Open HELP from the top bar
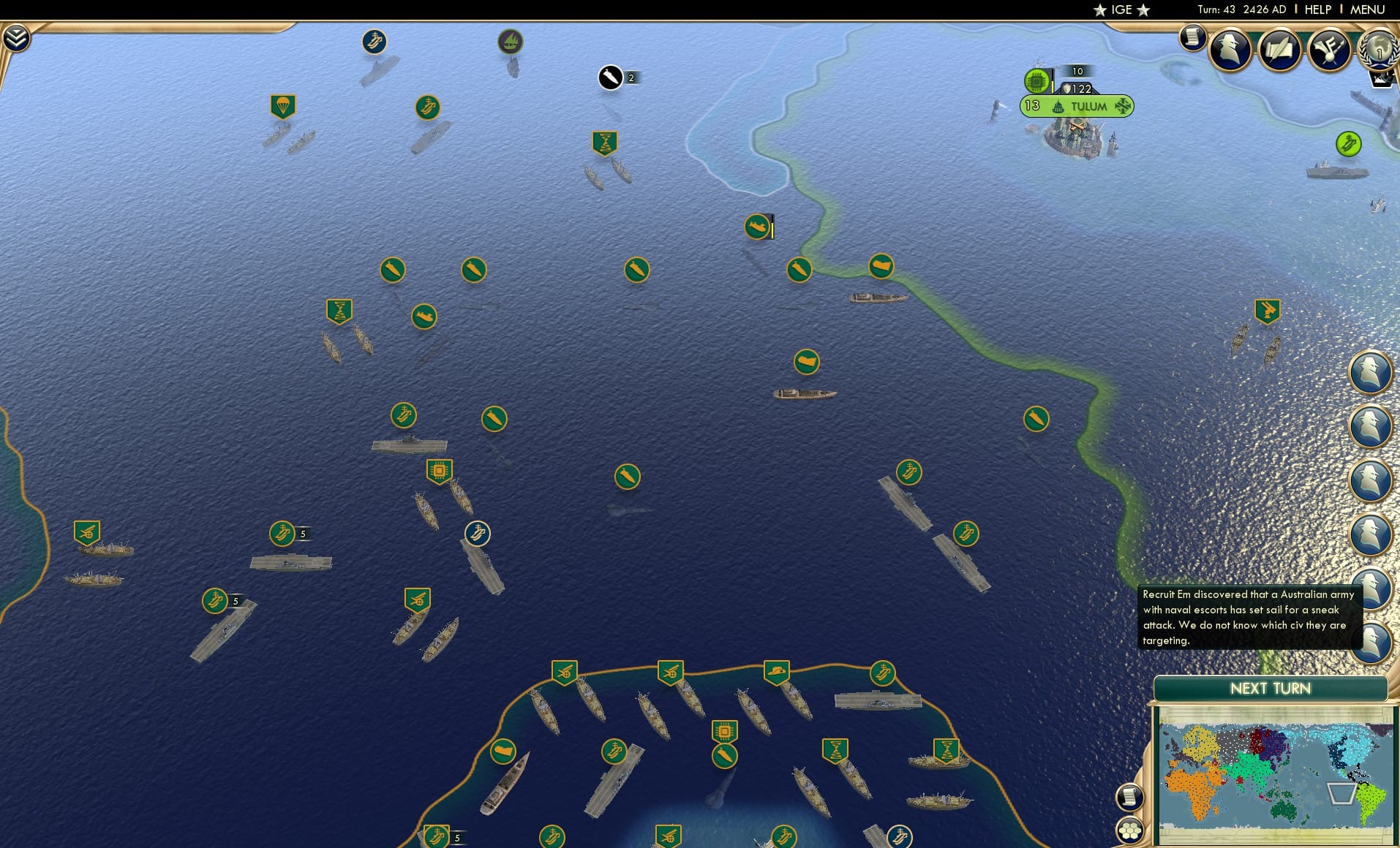 [x=1317, y=10]
